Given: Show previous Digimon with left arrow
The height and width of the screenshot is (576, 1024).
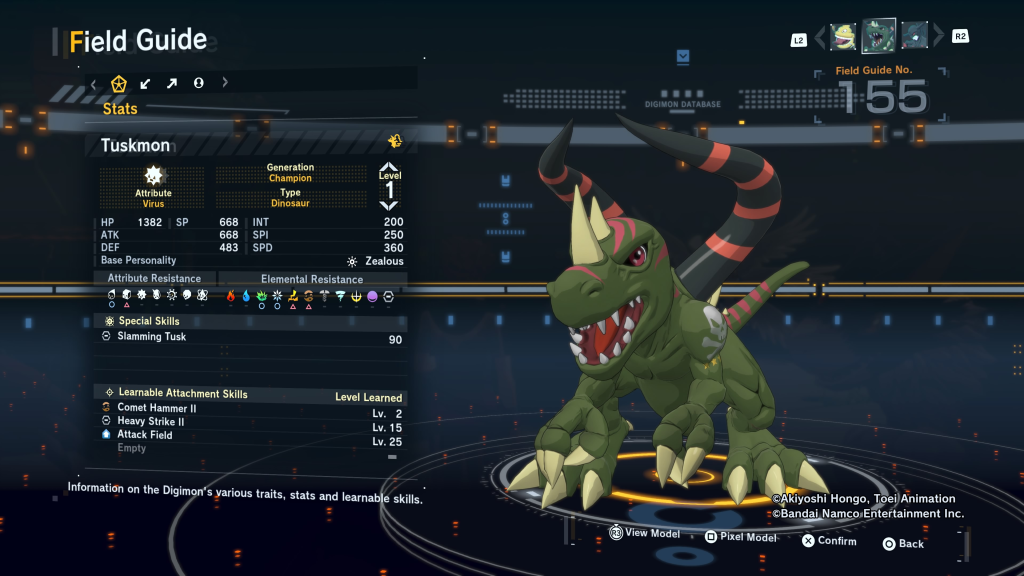Looking at the screenshot, I should click(820, 38).
